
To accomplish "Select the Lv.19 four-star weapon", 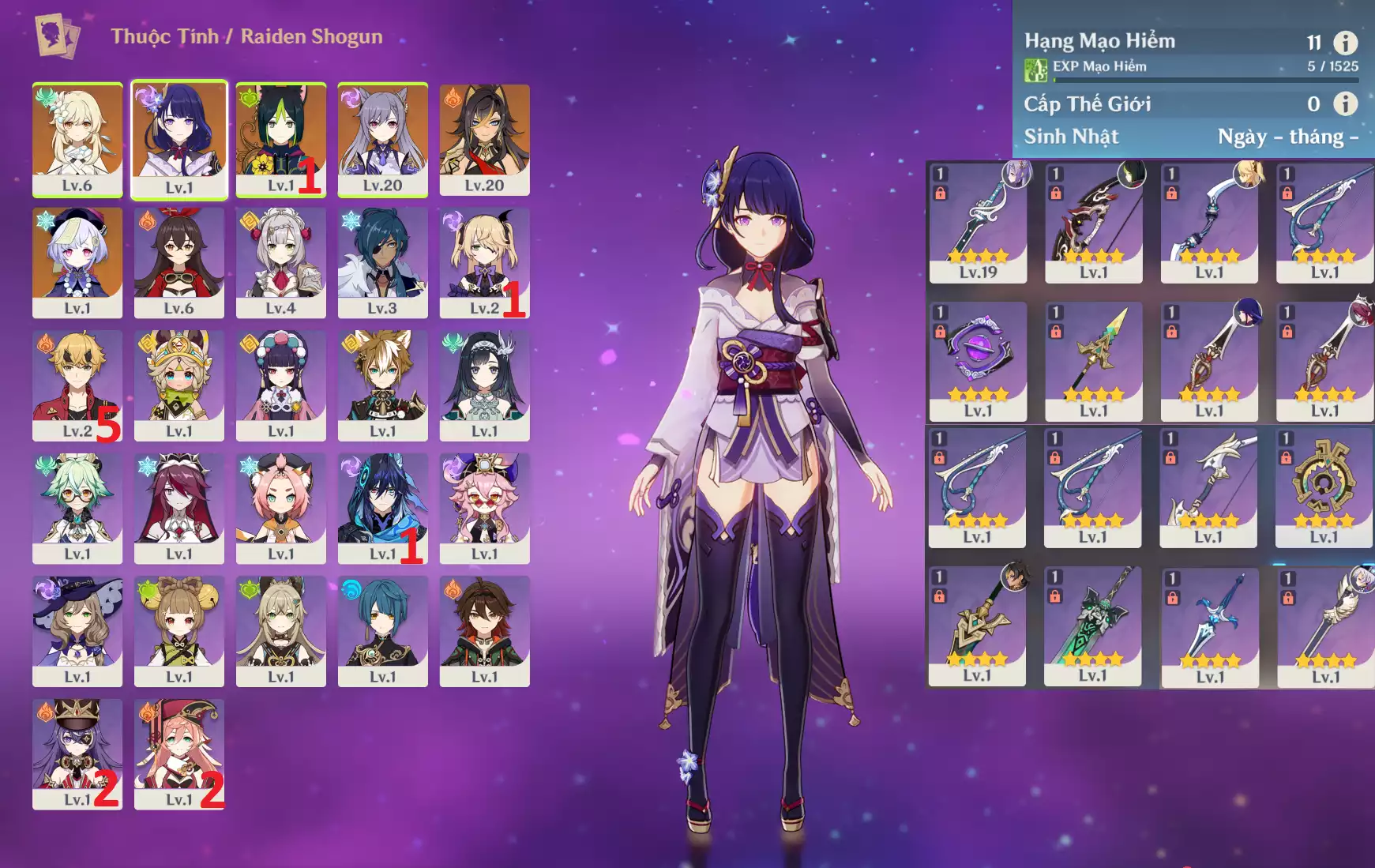I will tap(978, 222).
